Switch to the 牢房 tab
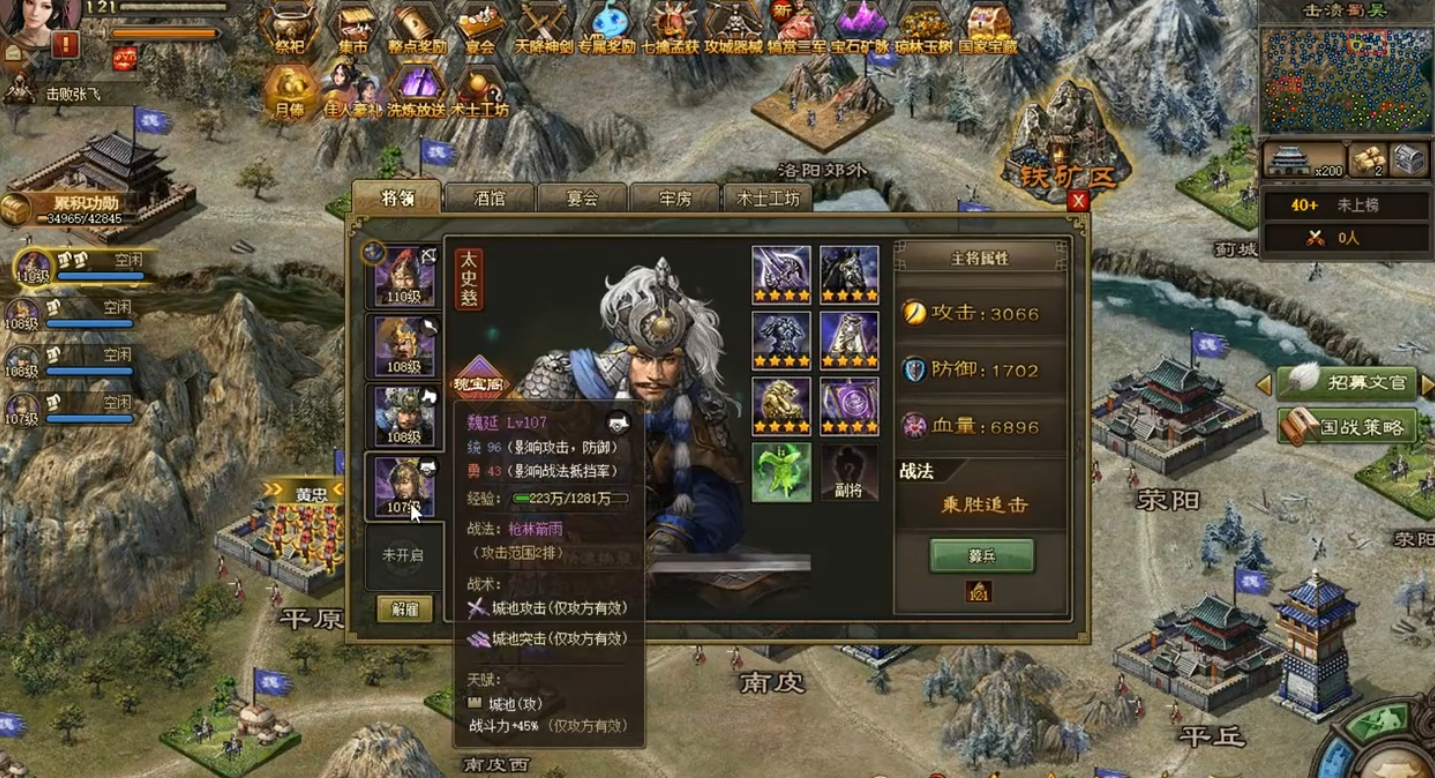 (672, 198)
